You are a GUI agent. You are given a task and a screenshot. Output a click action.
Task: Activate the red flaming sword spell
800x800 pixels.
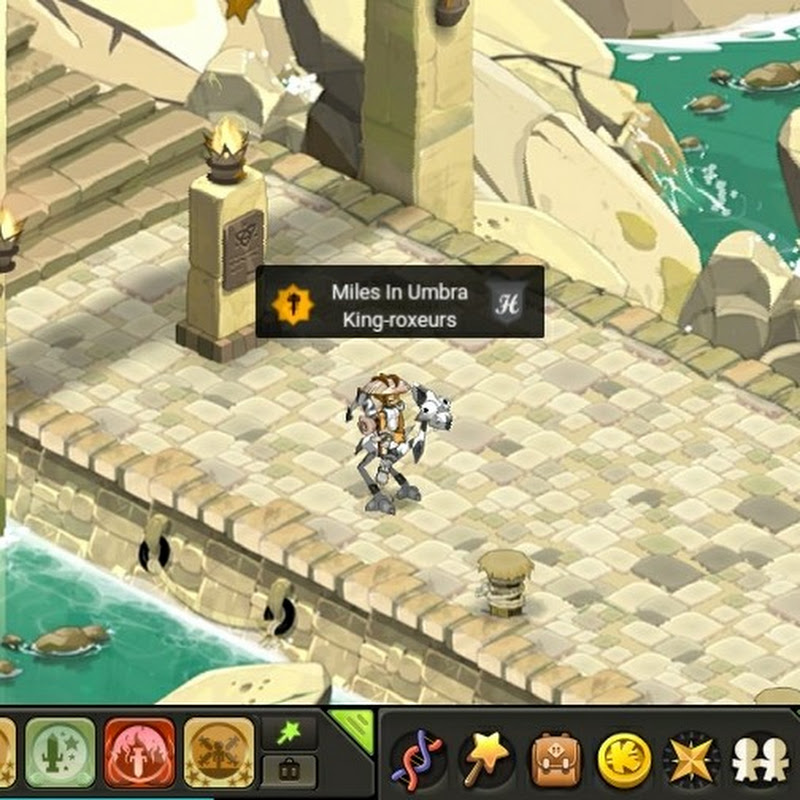[139, 752]
